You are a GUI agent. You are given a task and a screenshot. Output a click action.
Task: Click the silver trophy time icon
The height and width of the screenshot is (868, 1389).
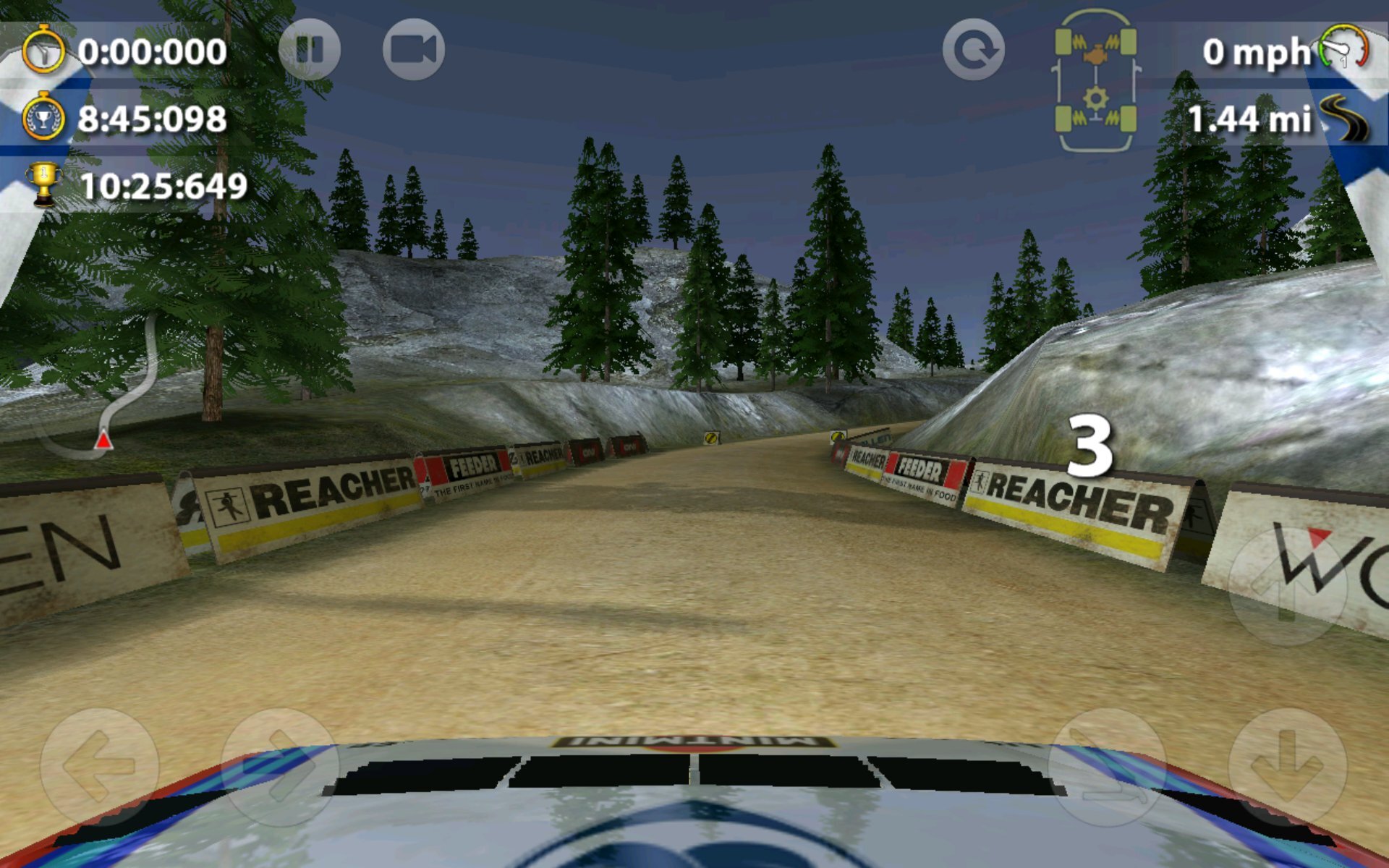coord(46,117)
